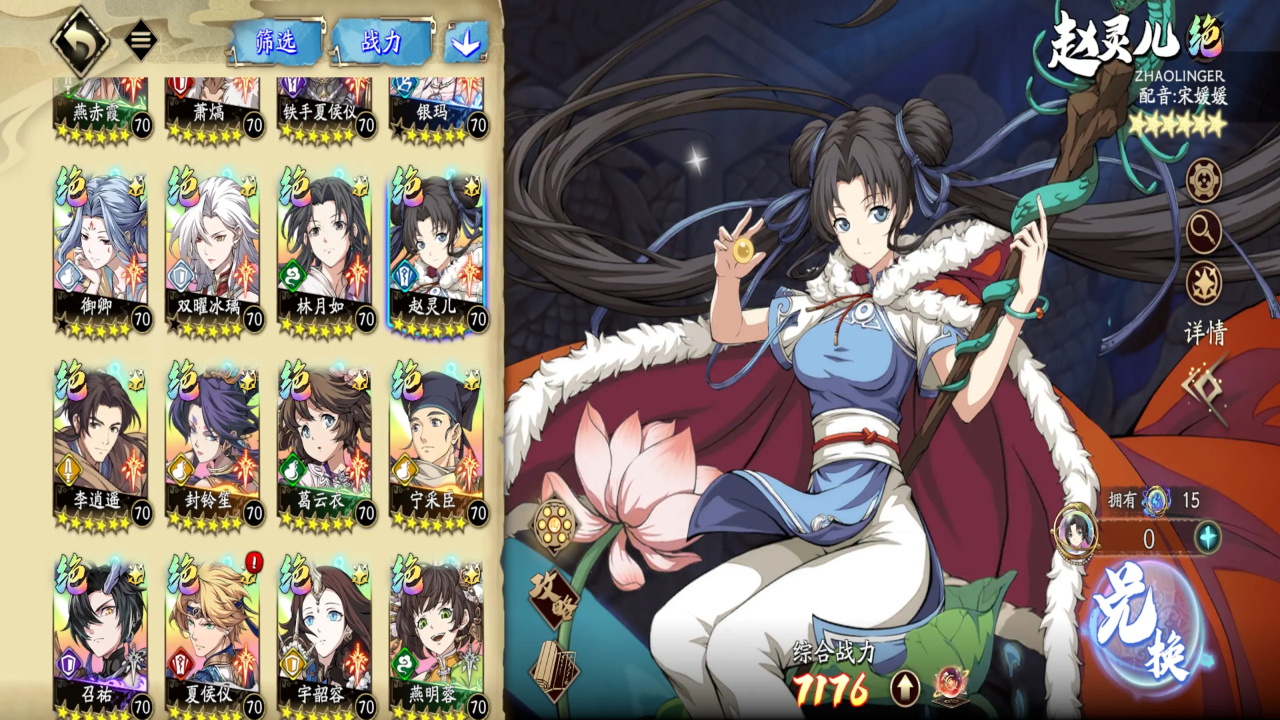The height and width of the screenshot is (720, 1280).
Task: Open the magnifying glass preview icon
Action: pos(1203,232)
